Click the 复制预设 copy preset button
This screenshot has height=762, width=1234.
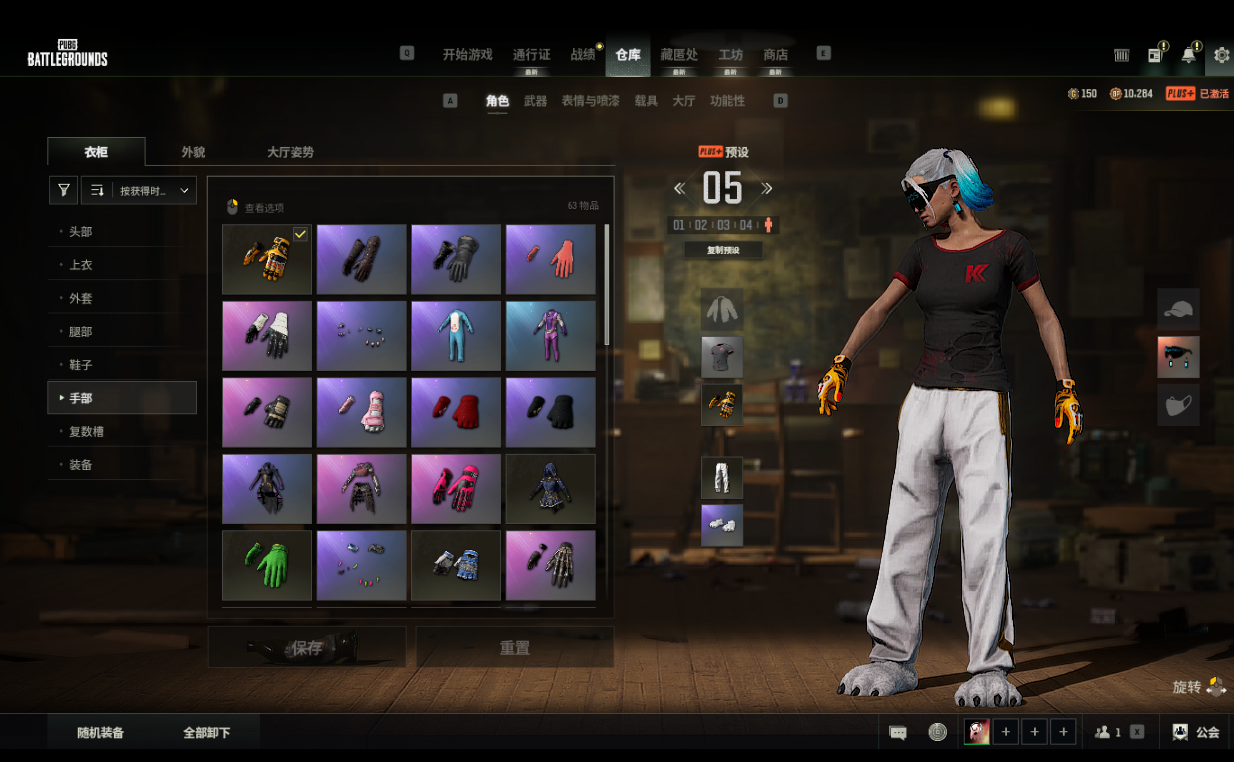pyautogui.click(x=722, y=250)
